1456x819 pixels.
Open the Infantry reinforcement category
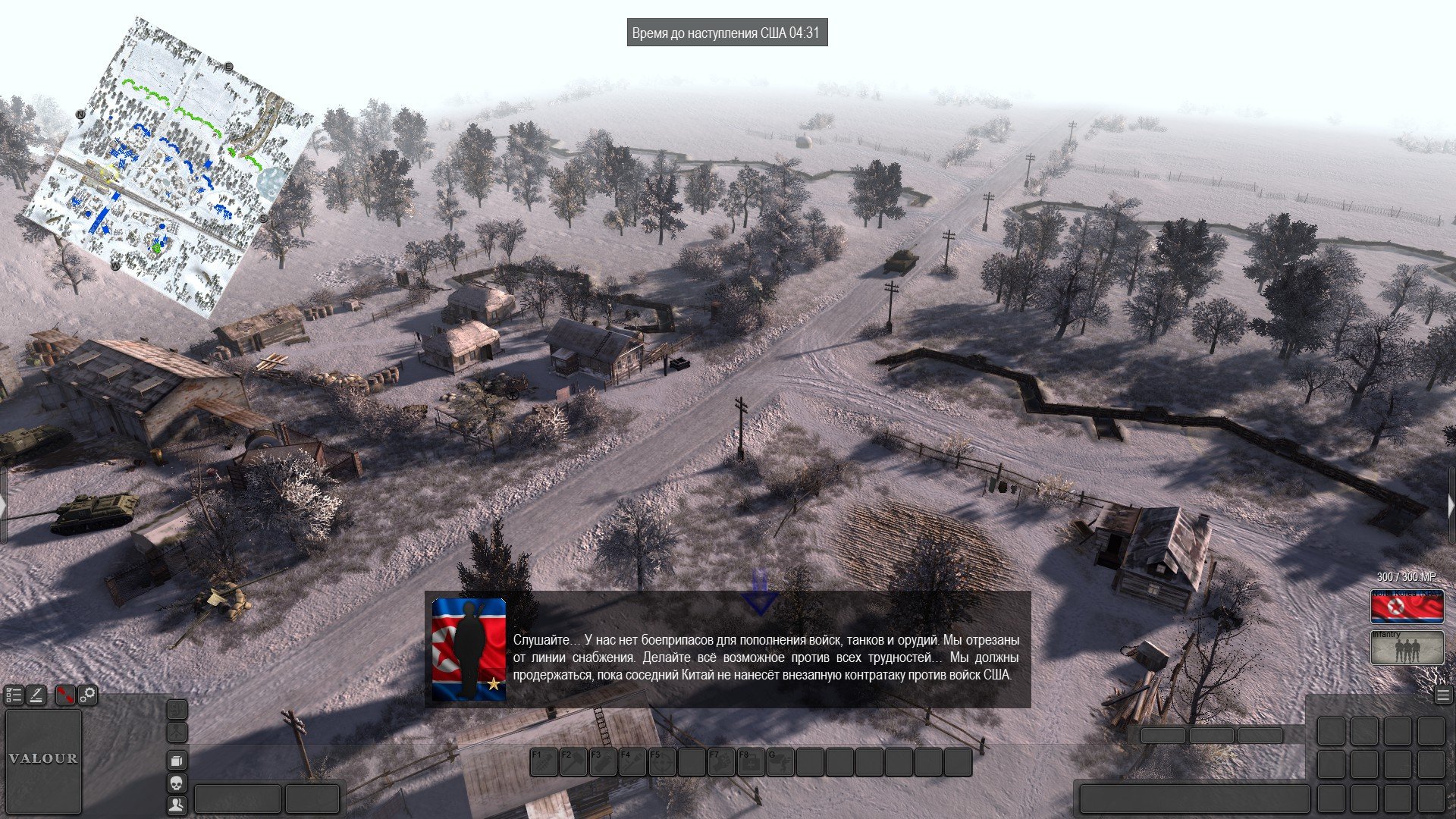(x=1407, y=648)
